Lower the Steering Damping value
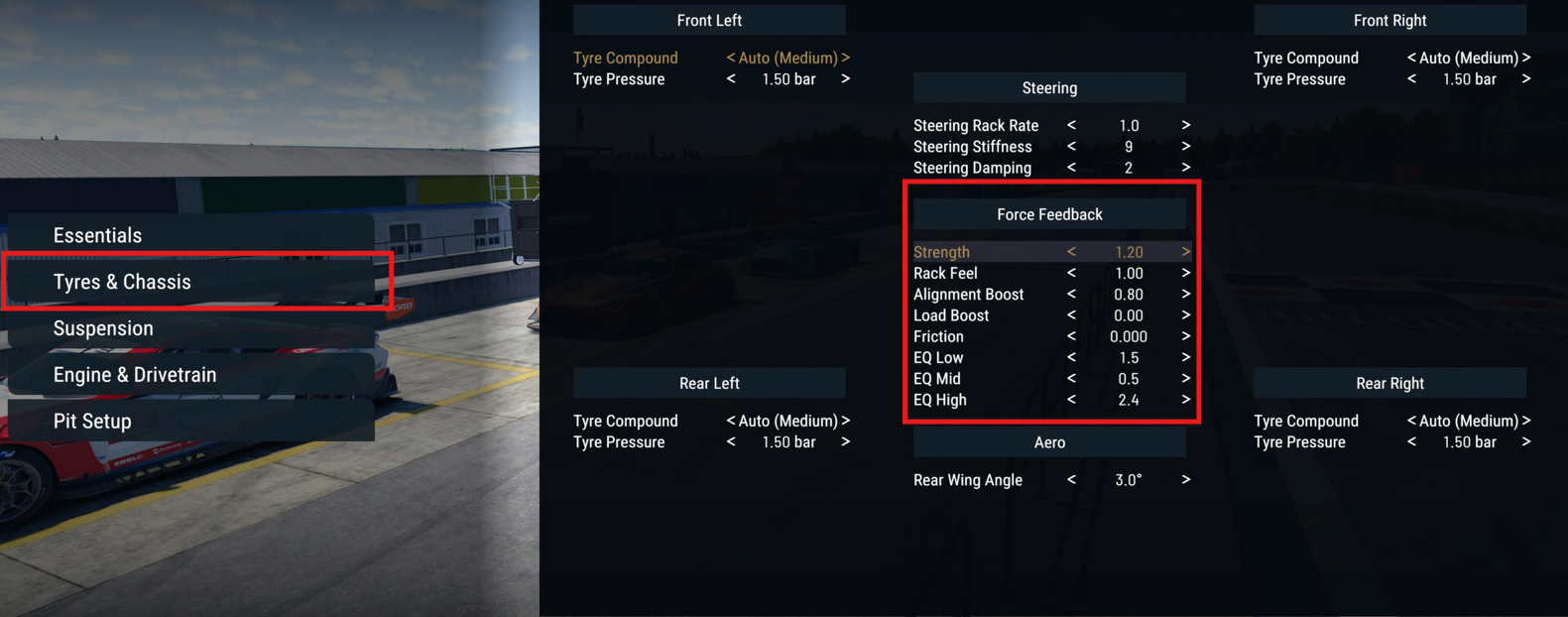The width and height of the screenshot is (1568, 617). coord(1071,168)
